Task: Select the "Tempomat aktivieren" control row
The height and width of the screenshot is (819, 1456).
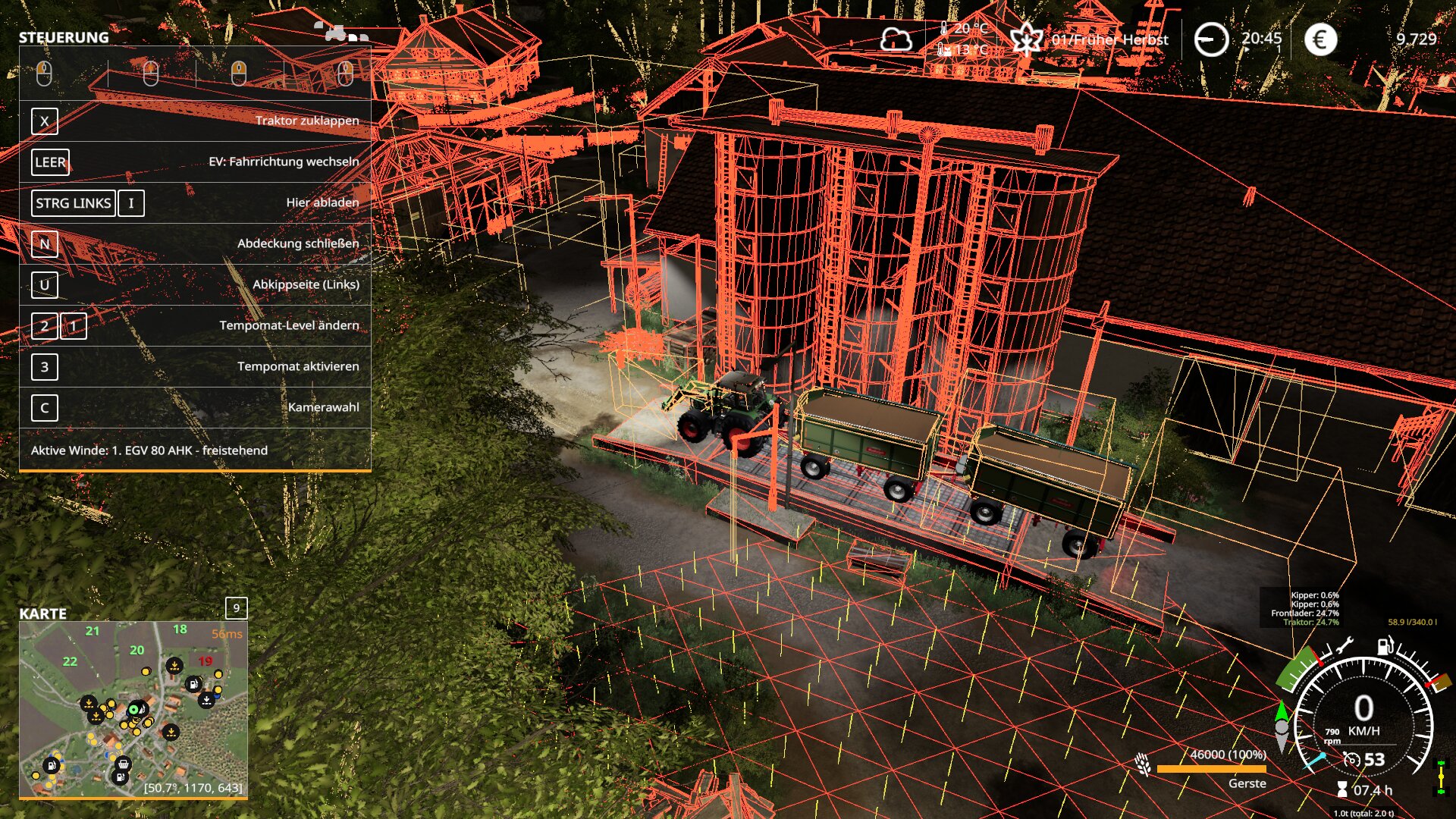Action: [195, 366]
